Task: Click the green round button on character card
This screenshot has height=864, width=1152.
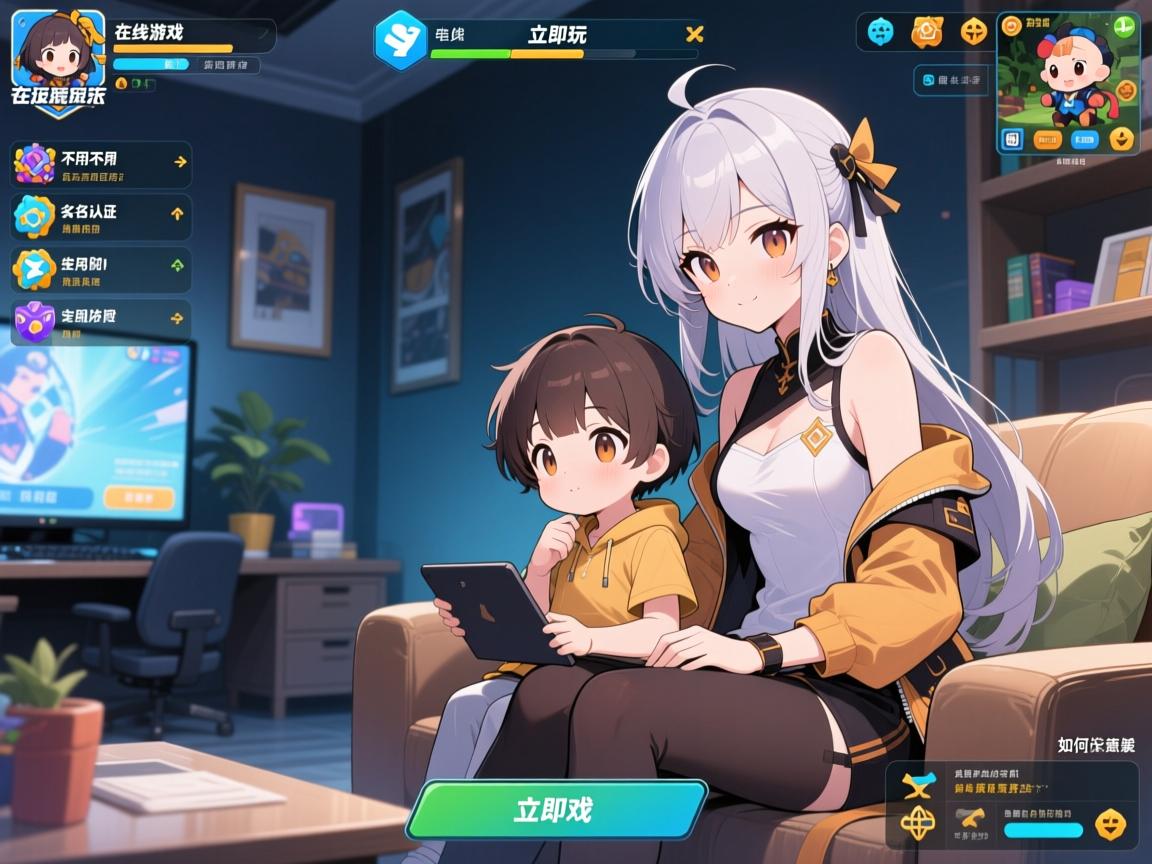Action: (1123, 27)
